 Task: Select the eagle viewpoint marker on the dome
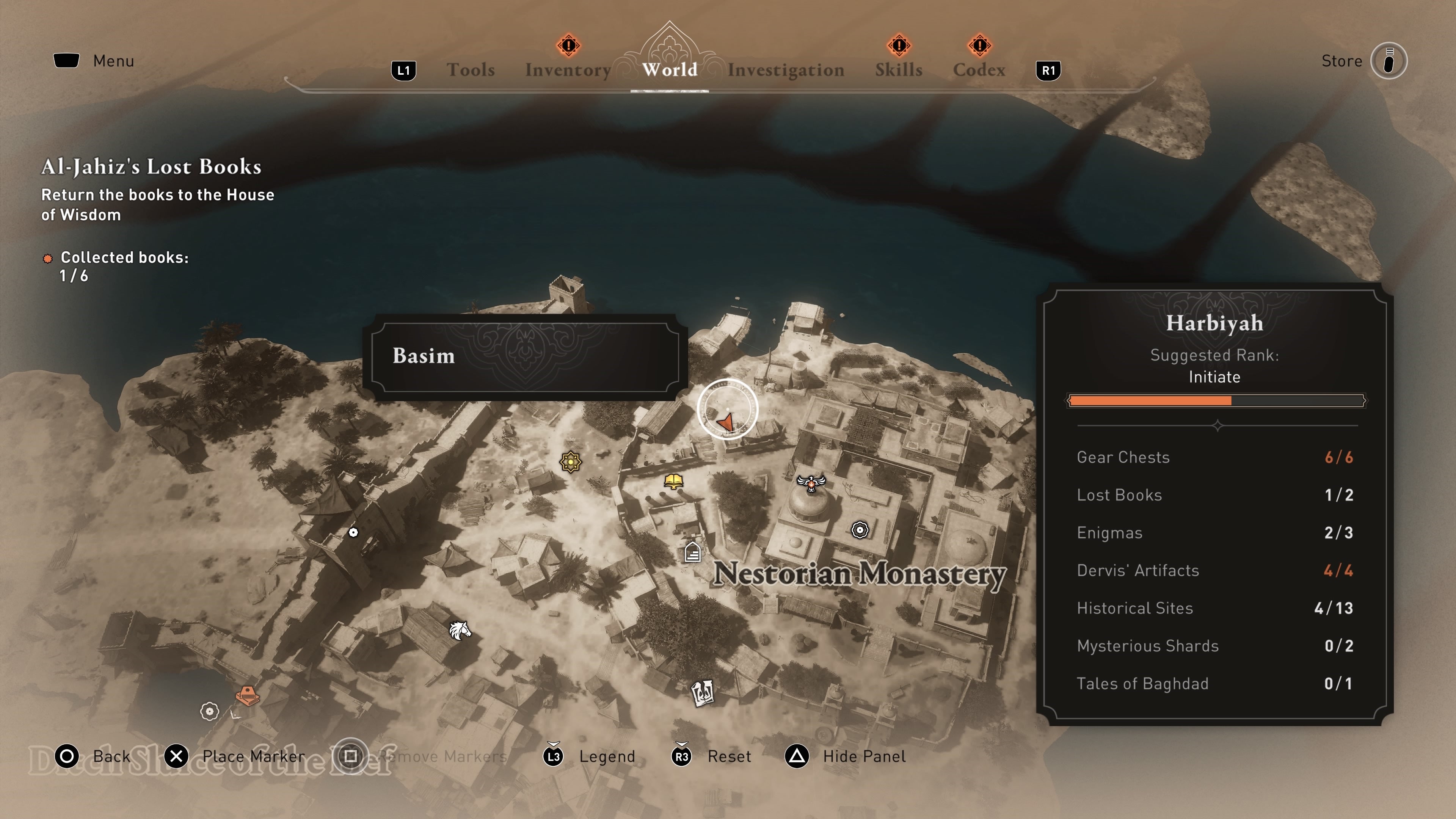click(811, 483)
